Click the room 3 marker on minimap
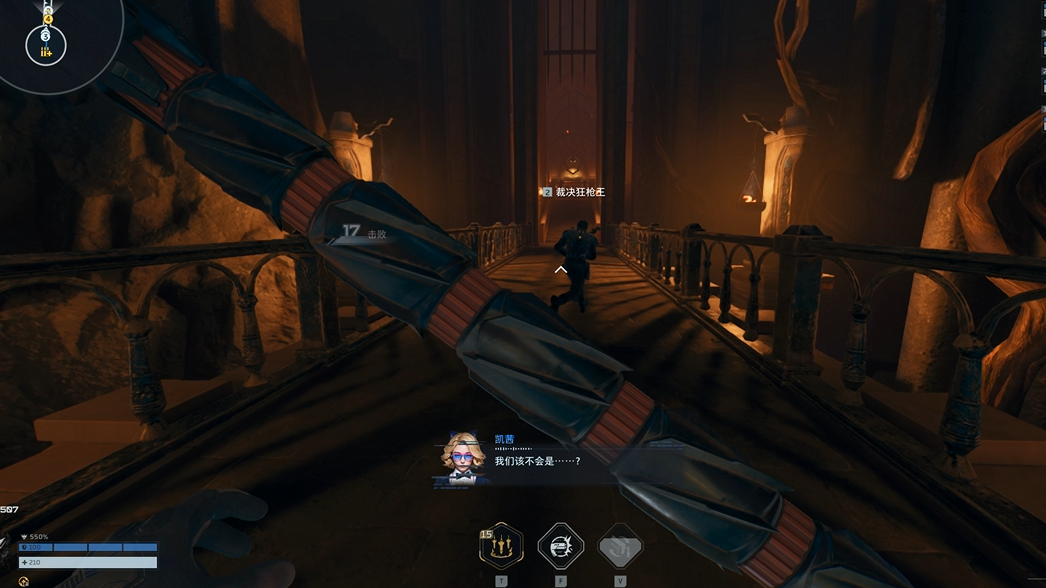1046x588 pixels. click(46, 36)
